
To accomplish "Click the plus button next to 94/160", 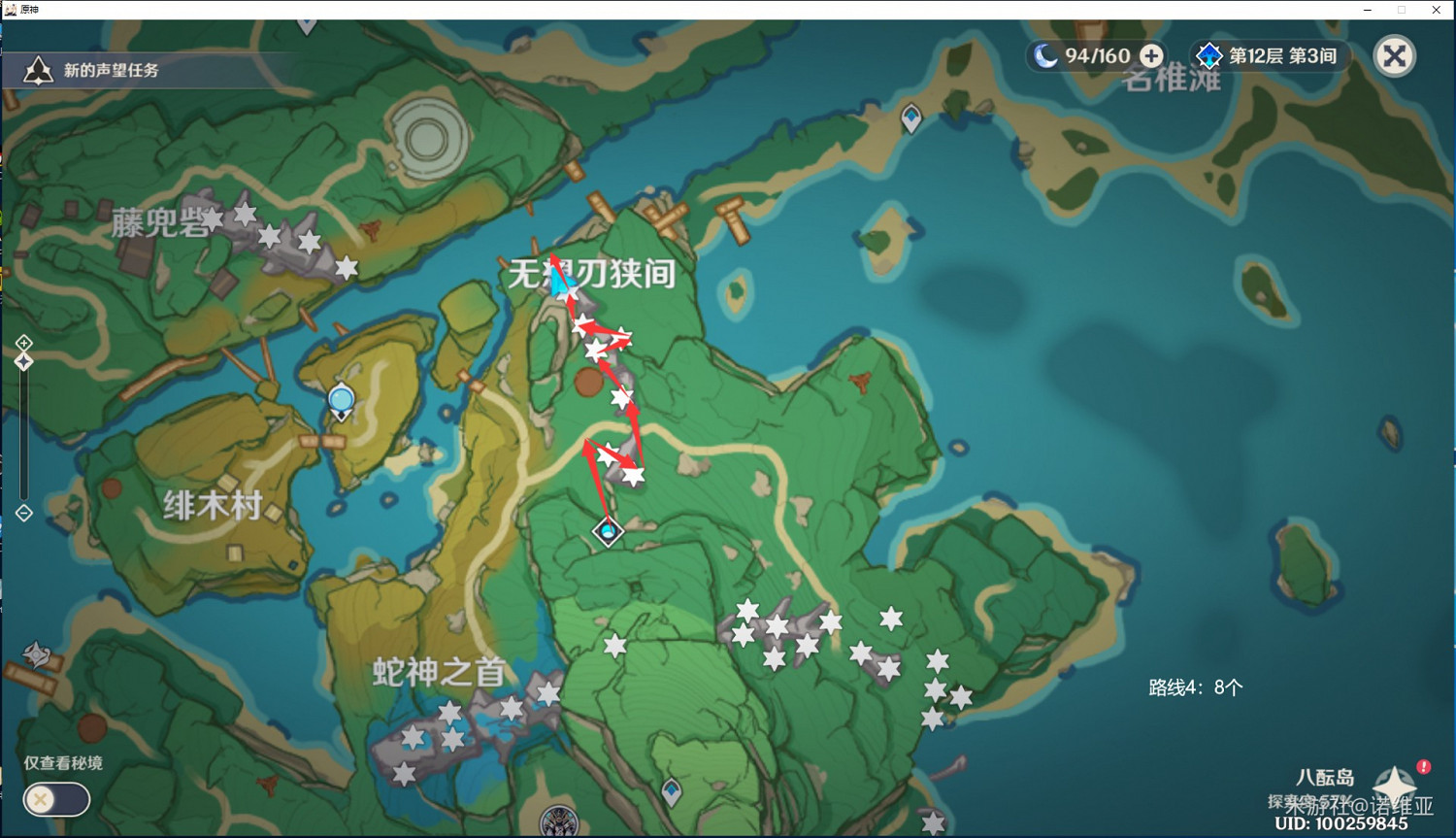I will pyautogui.click(x=1150, y=55).
